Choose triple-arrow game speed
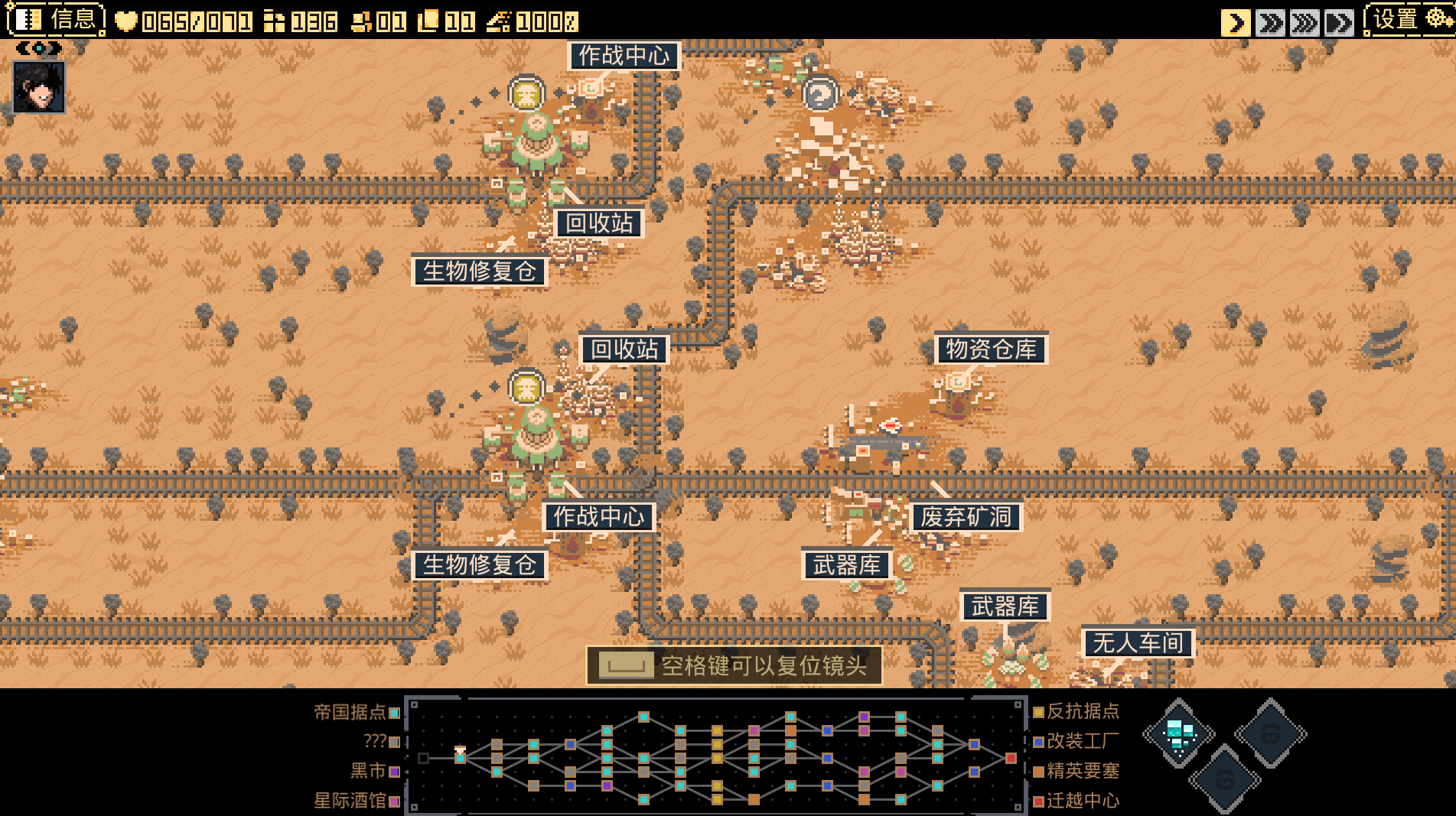The height and width of the screenshot is (816, 1456). [x=1305, y=23]
